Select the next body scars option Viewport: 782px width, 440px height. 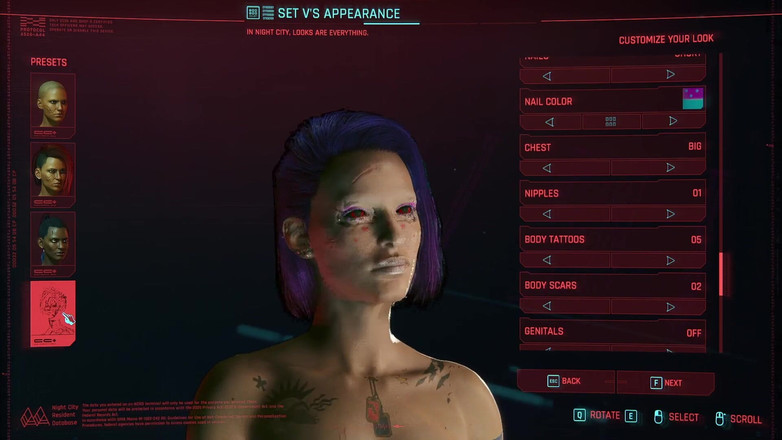point(671,306)
